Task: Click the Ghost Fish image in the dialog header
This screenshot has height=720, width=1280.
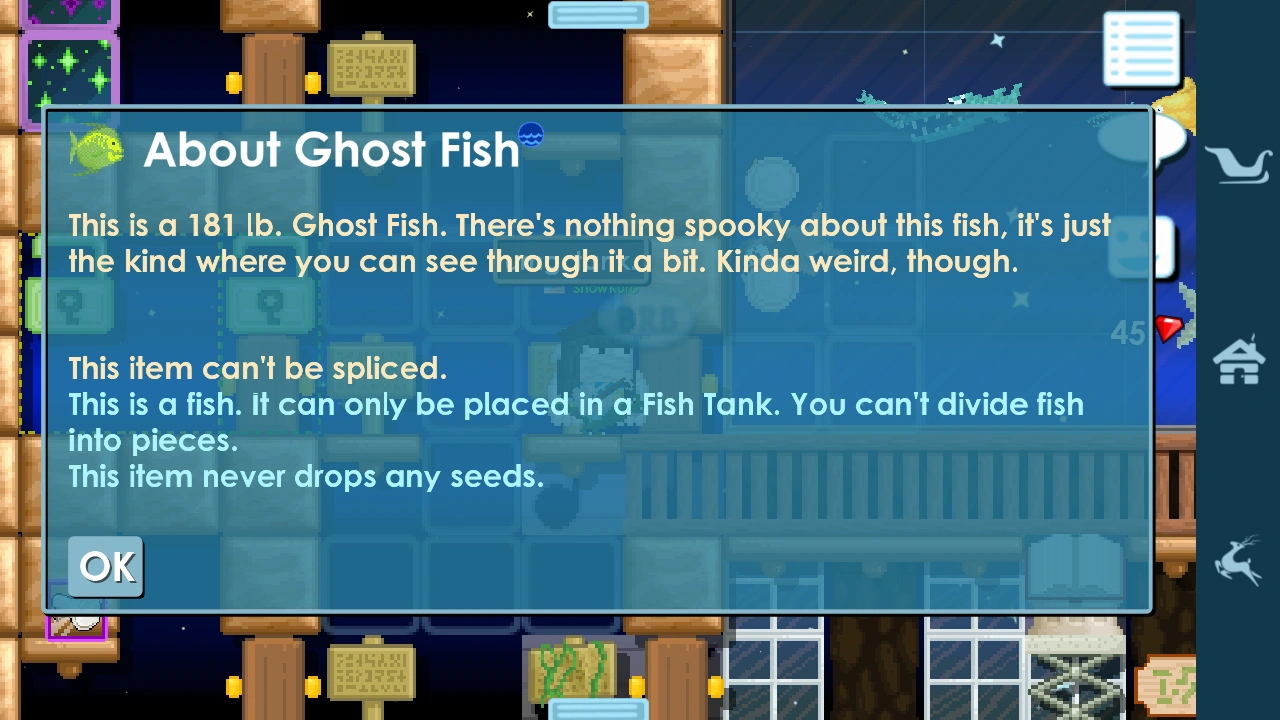Action: (x=95, y=149)
